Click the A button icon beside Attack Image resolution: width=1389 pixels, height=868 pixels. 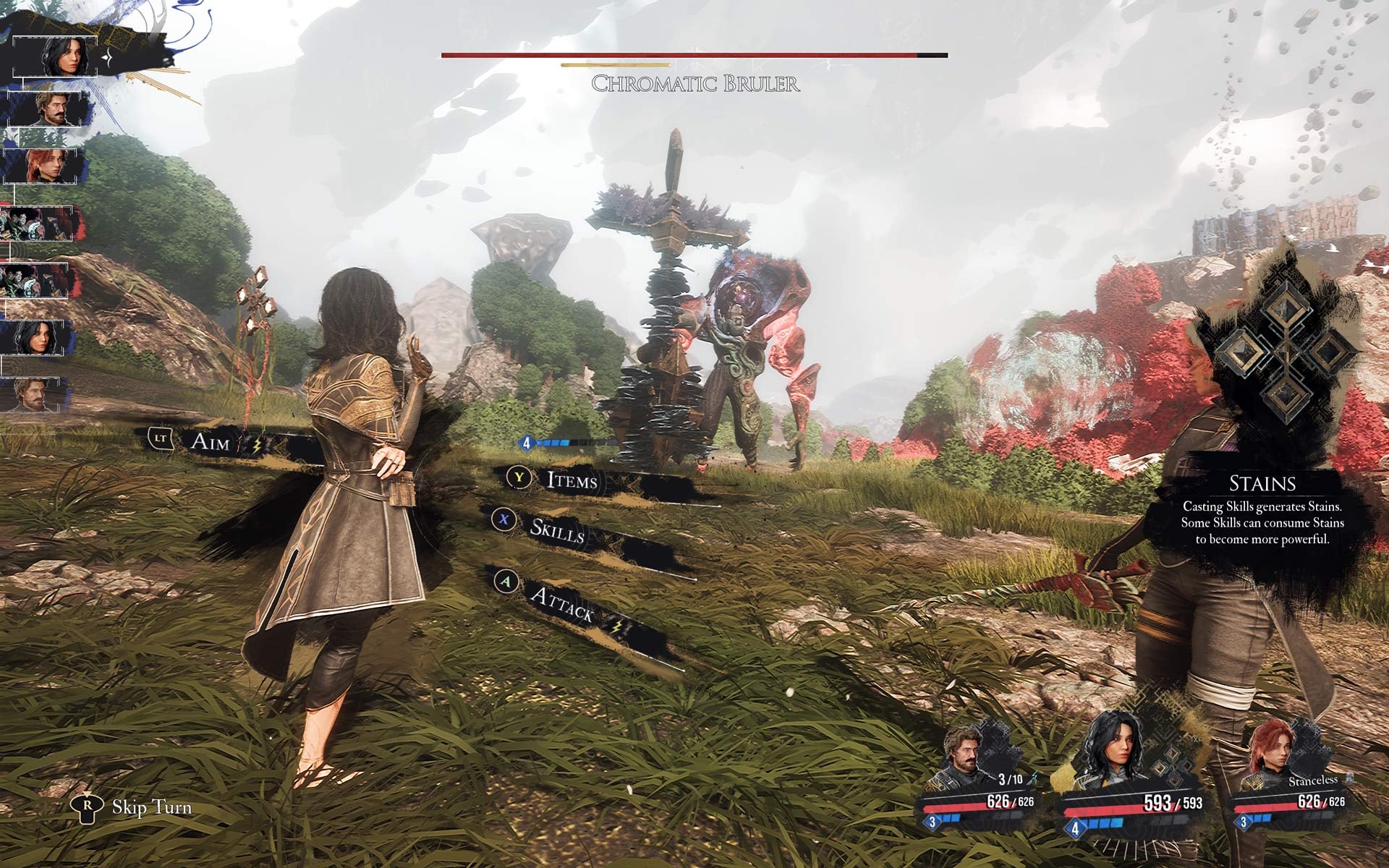(506, 583)
